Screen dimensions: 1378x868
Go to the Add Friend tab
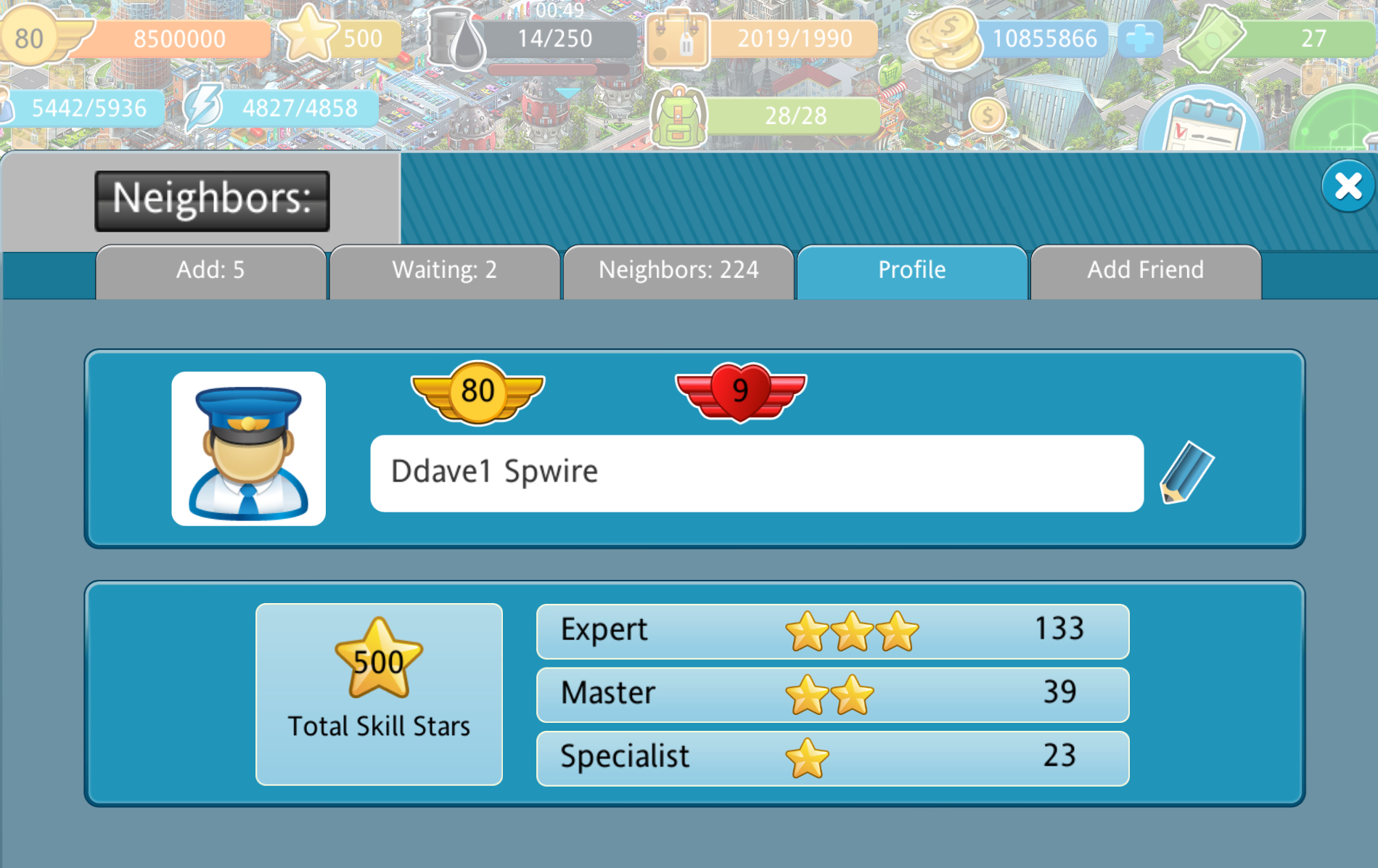[x=1145, y=271]
